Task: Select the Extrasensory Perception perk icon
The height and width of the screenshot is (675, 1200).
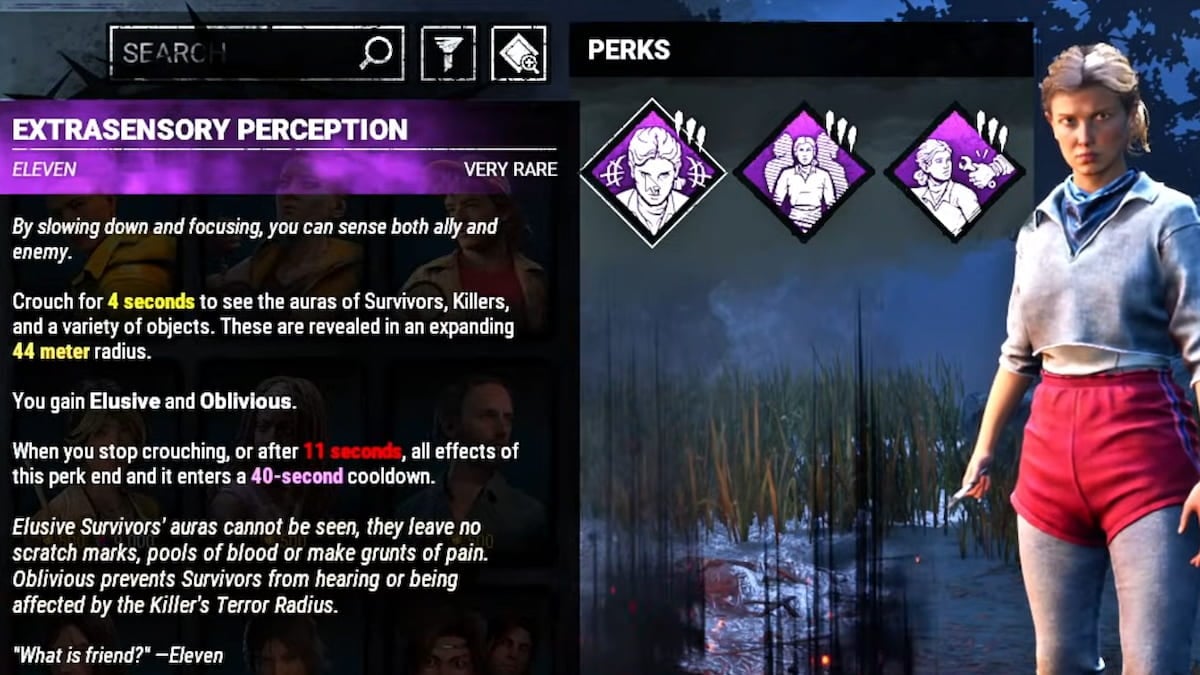Action: (653, 172)
